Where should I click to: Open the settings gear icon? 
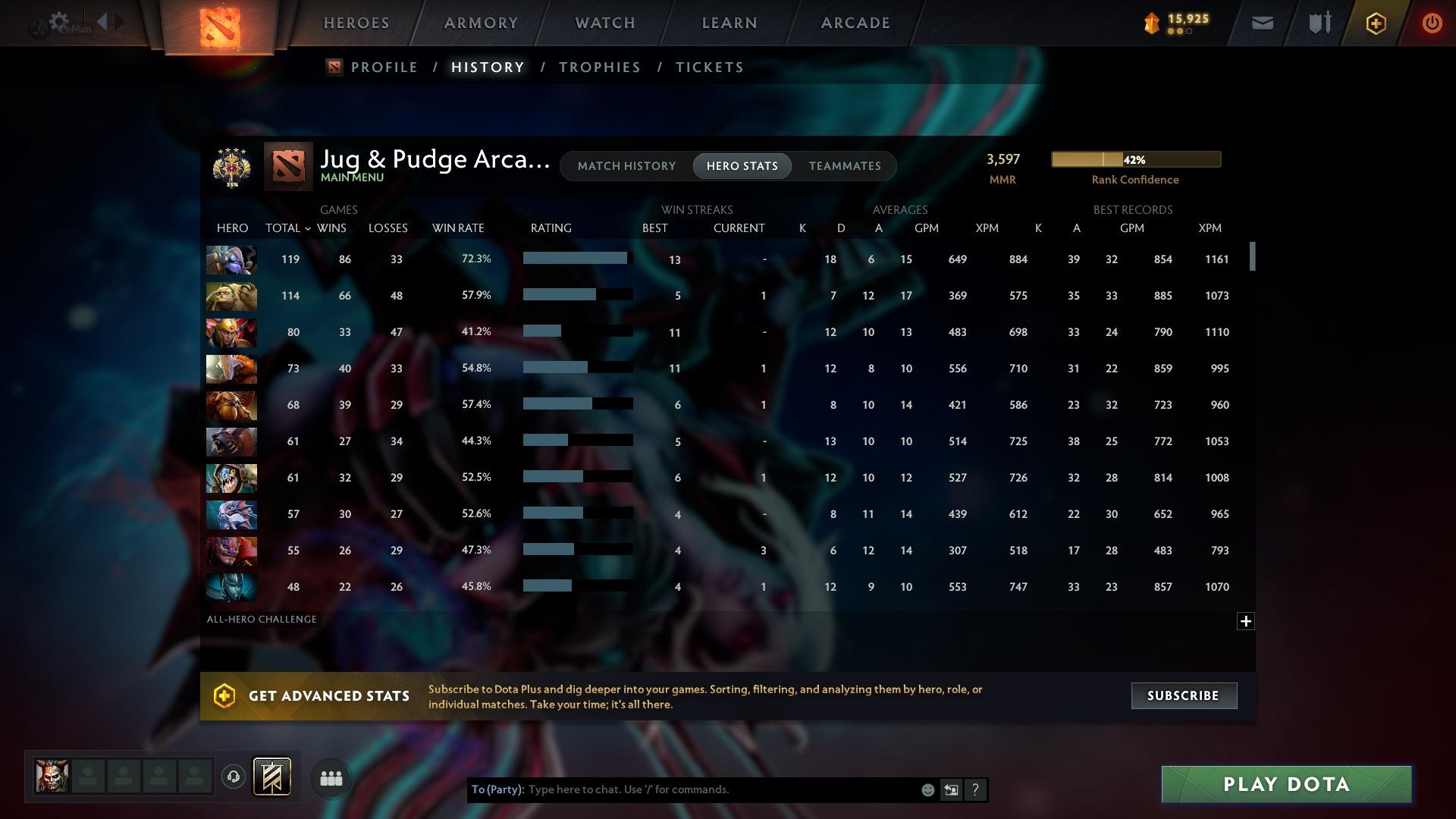click(59, 21)
